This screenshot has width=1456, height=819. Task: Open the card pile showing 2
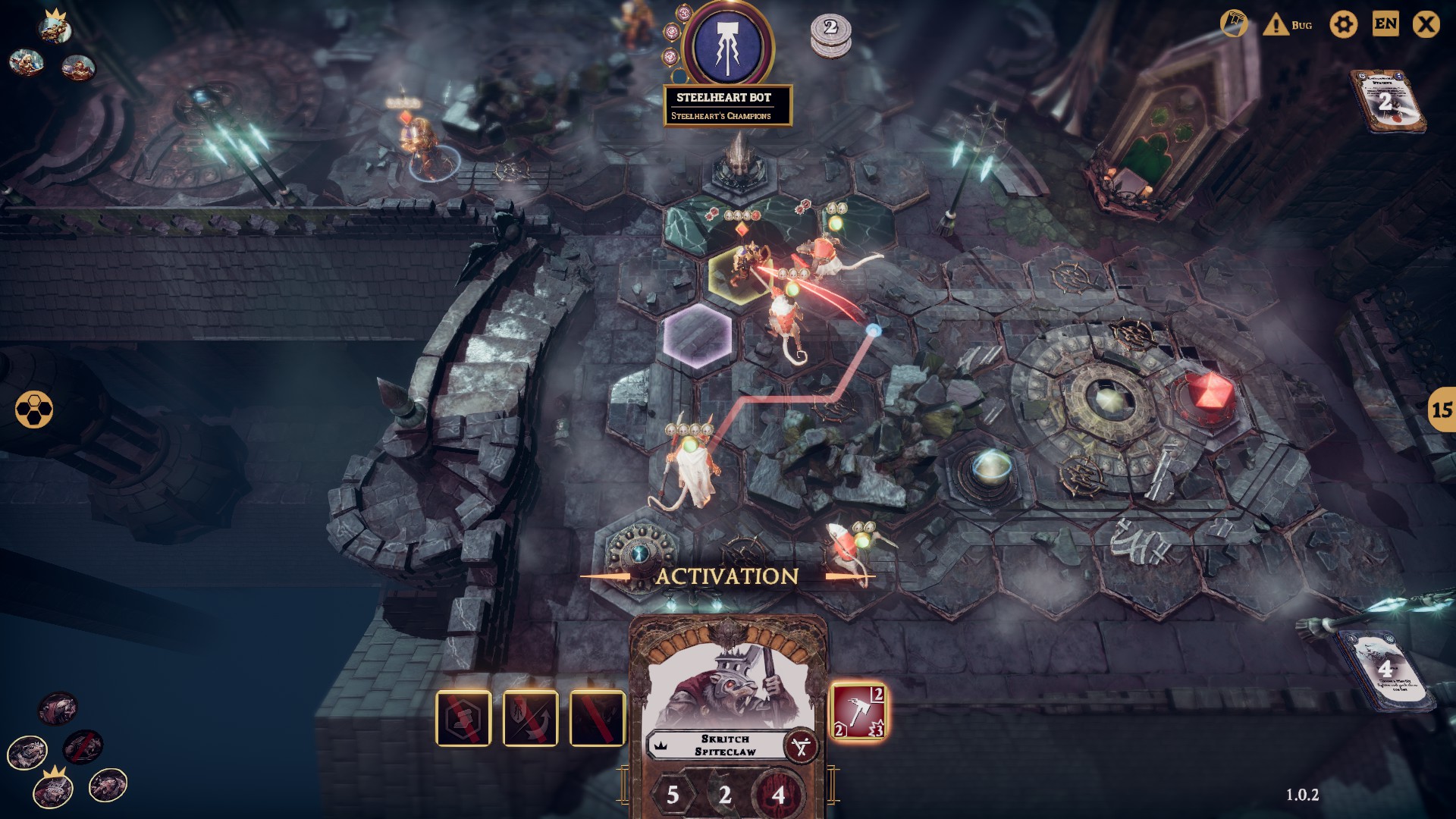point(1385,102)
